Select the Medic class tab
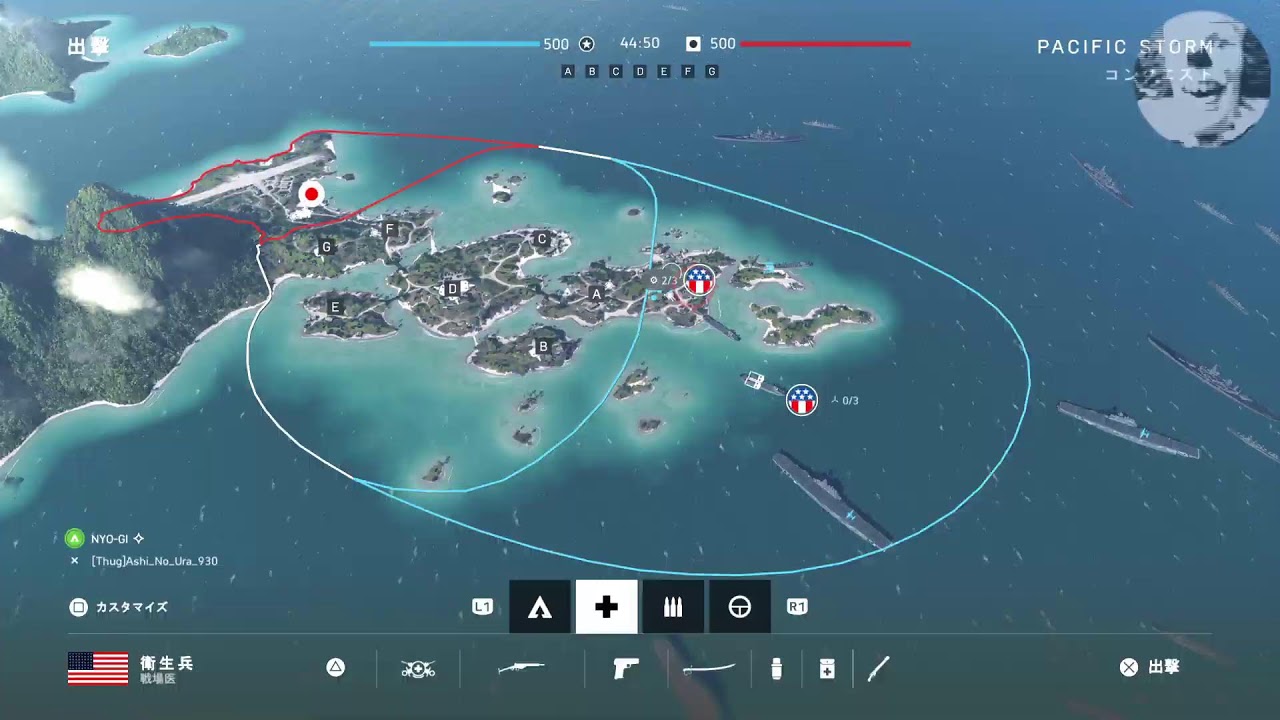This screenshot has width=1280, height=720. coord(606,607)
